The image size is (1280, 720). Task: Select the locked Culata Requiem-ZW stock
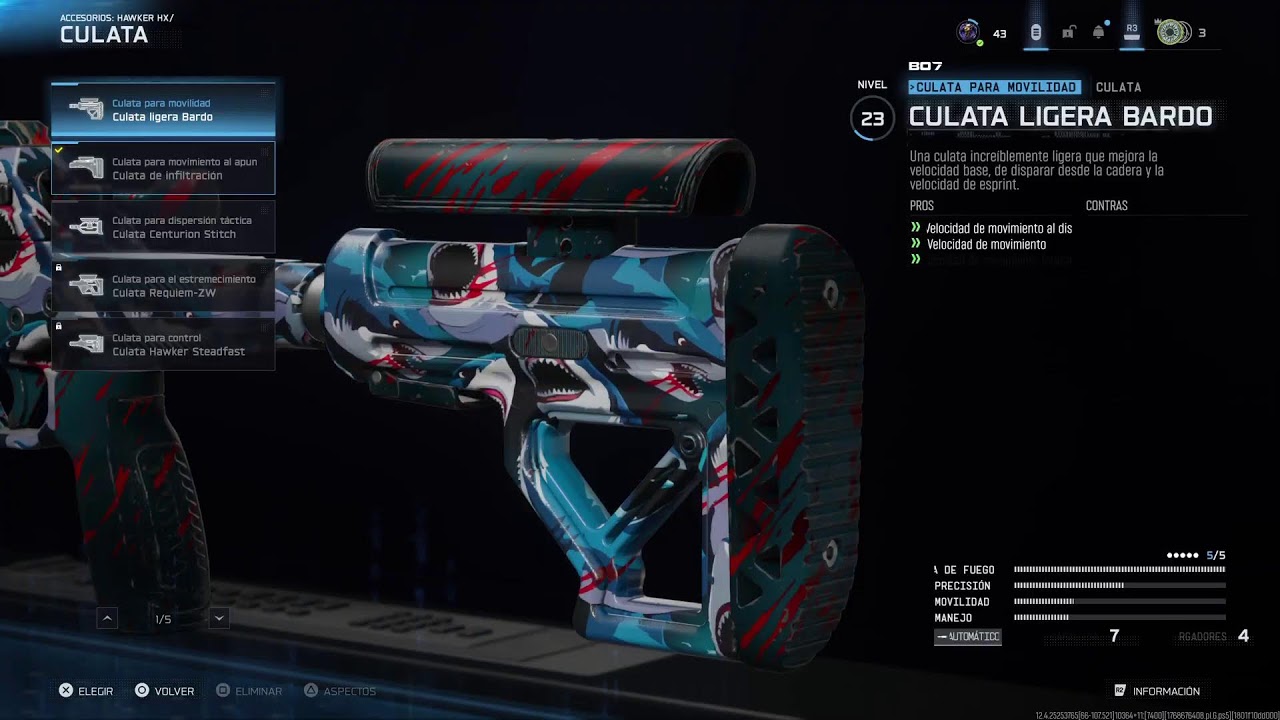pyautogui.click(x=163, y=286)
